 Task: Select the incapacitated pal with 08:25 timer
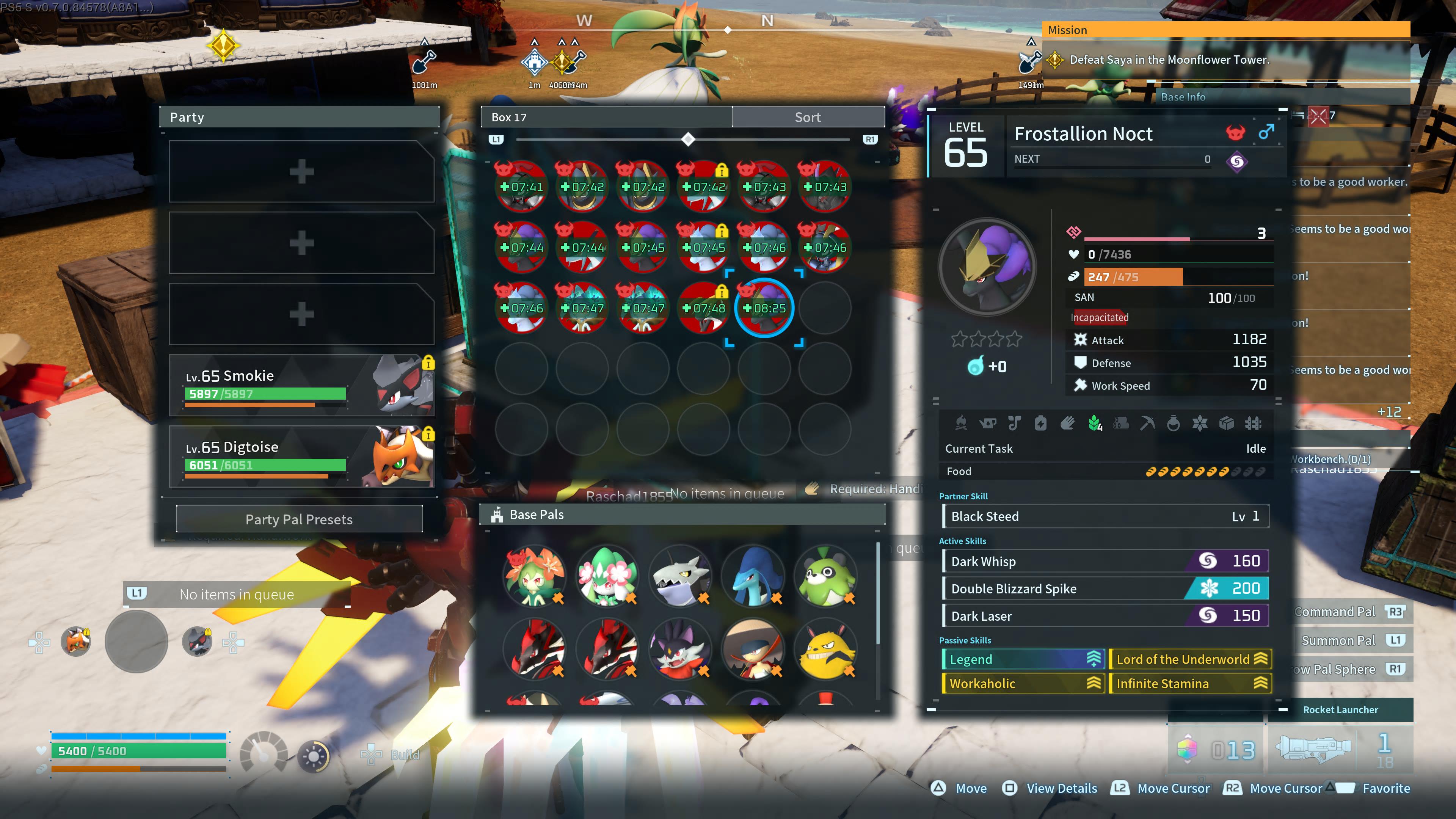point(764,308)
